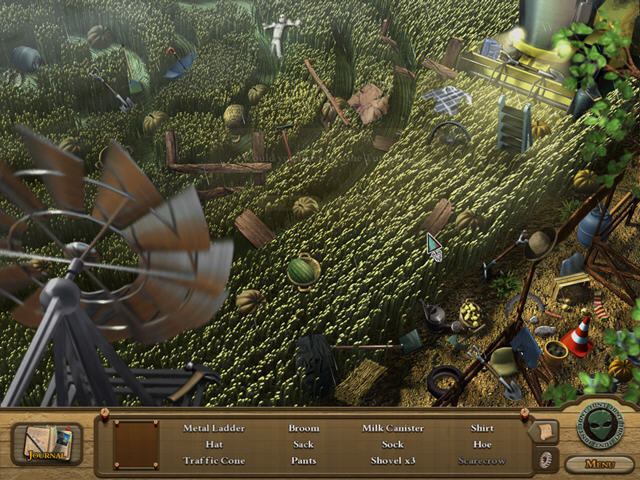Select the gear tab beside the item list
This screenshot has height=480, width=640.
(x=546, y=459)
